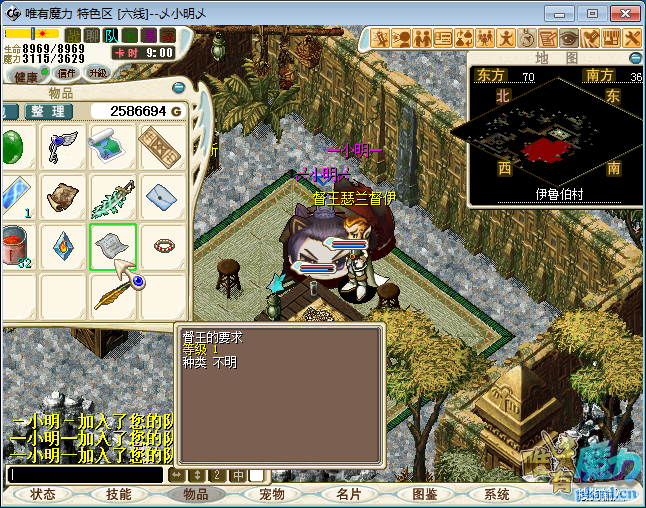Image resolution: width=646 pixels, height=508 pixels.
Task: Close the game window
Action: pos(620,13)
